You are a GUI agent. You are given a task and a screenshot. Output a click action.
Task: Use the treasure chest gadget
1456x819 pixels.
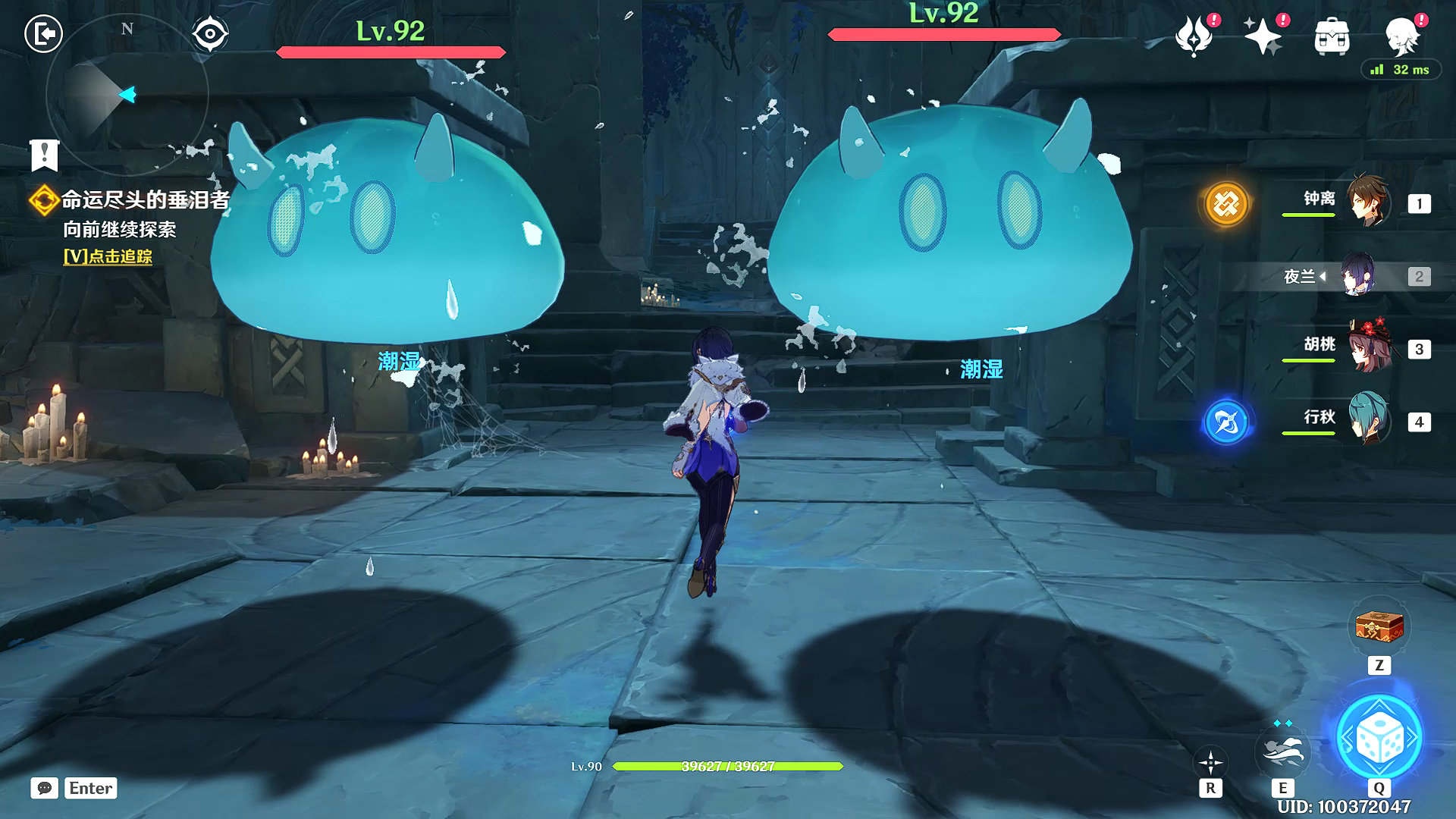click(1379, 627)
